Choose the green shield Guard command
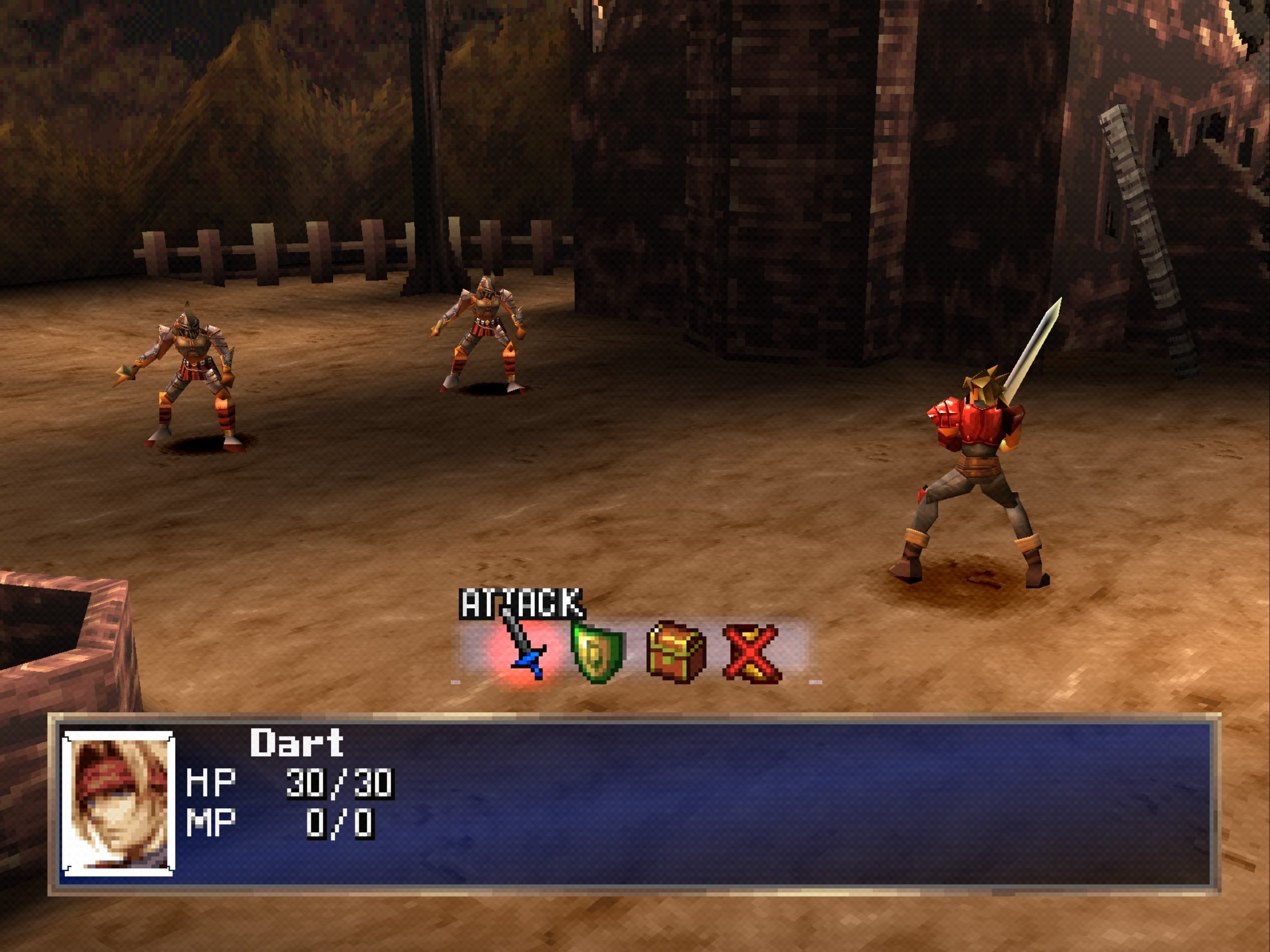 (598, 653)
